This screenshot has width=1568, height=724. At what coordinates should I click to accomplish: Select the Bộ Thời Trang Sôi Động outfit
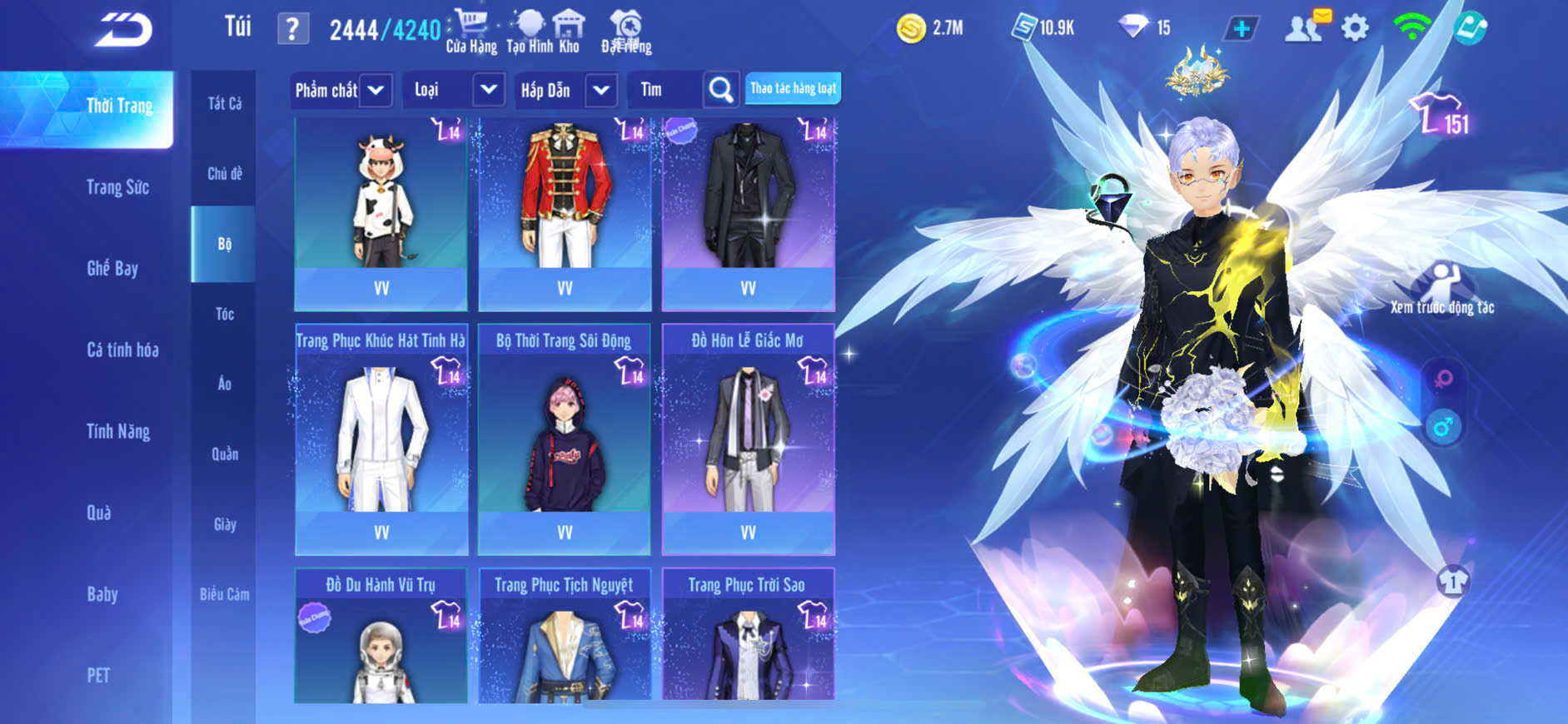point(565,439)
